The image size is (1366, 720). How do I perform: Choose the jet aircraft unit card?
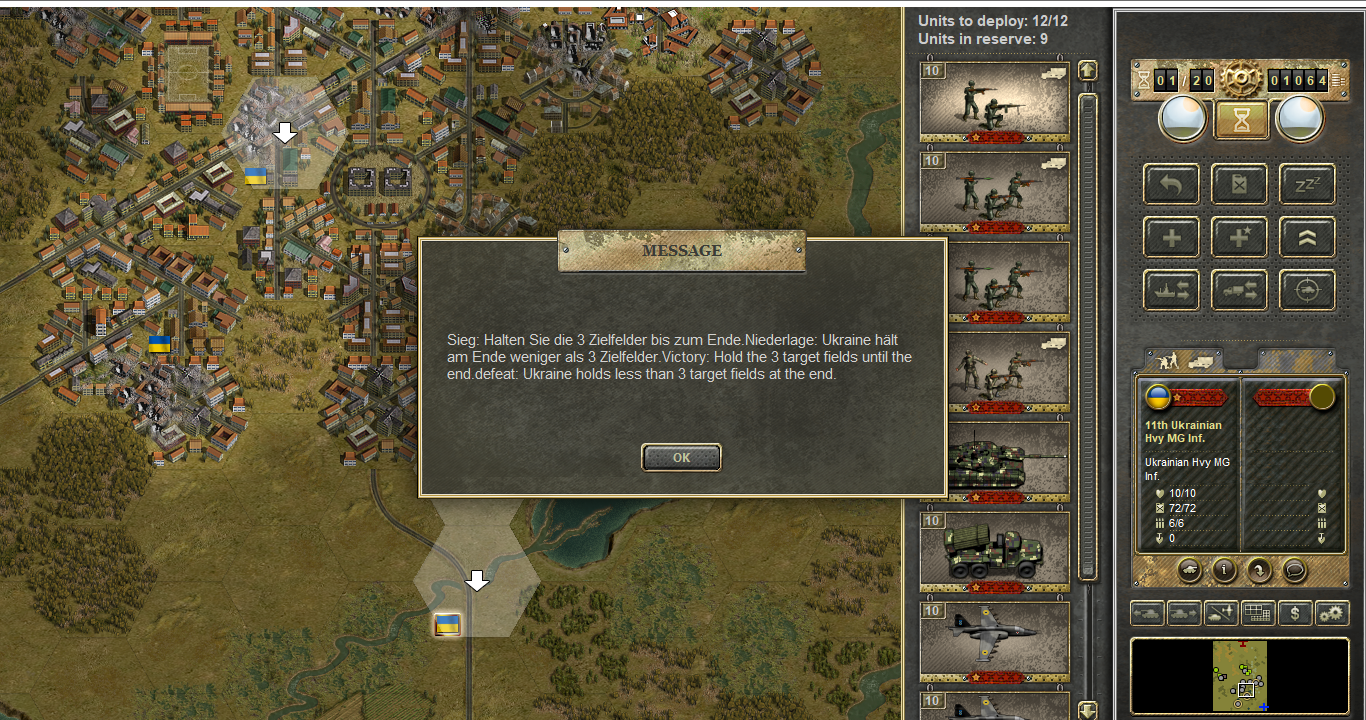click(994, 641)
